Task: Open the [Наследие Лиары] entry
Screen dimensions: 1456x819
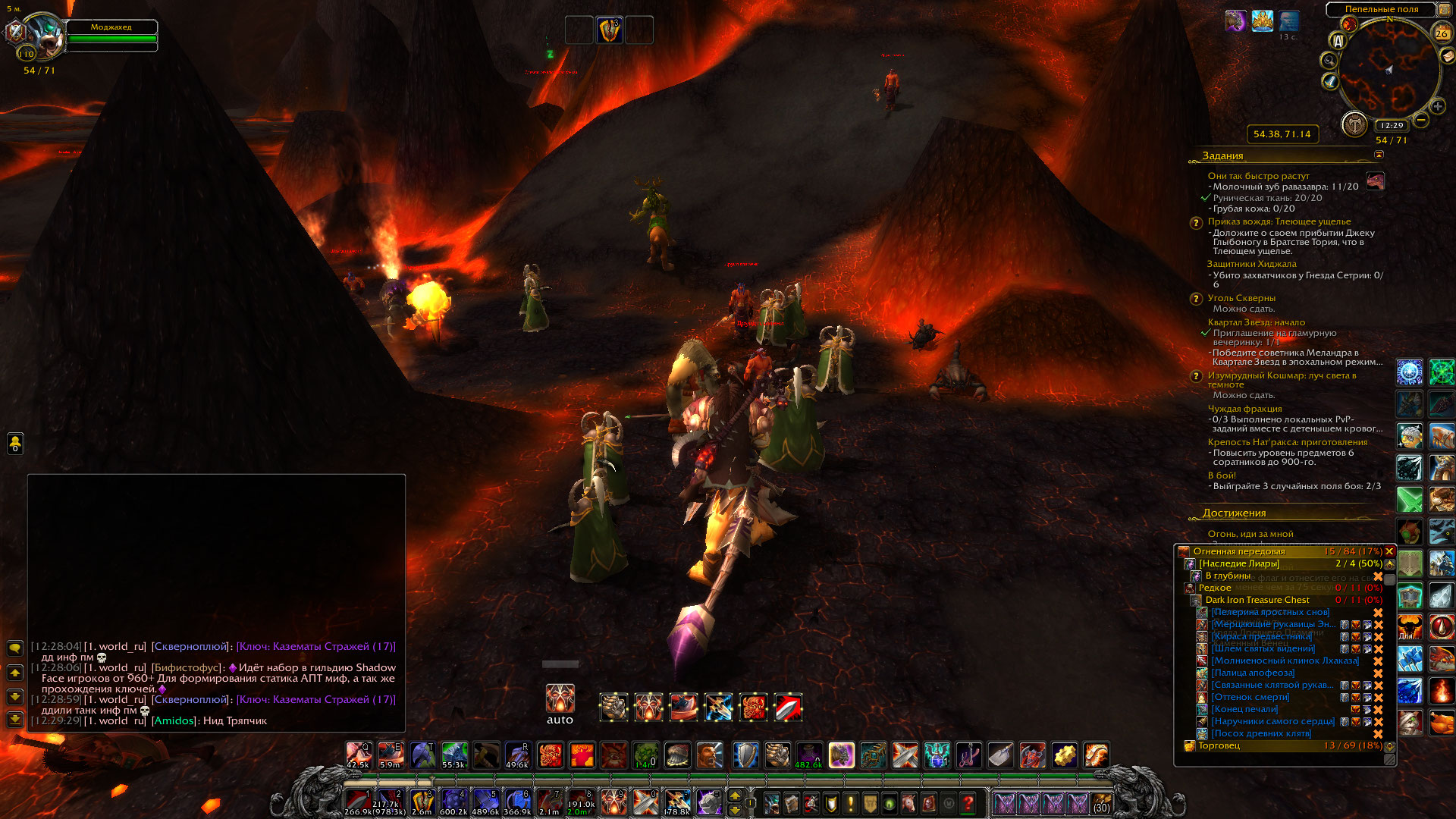Action: pos(1238,563)
